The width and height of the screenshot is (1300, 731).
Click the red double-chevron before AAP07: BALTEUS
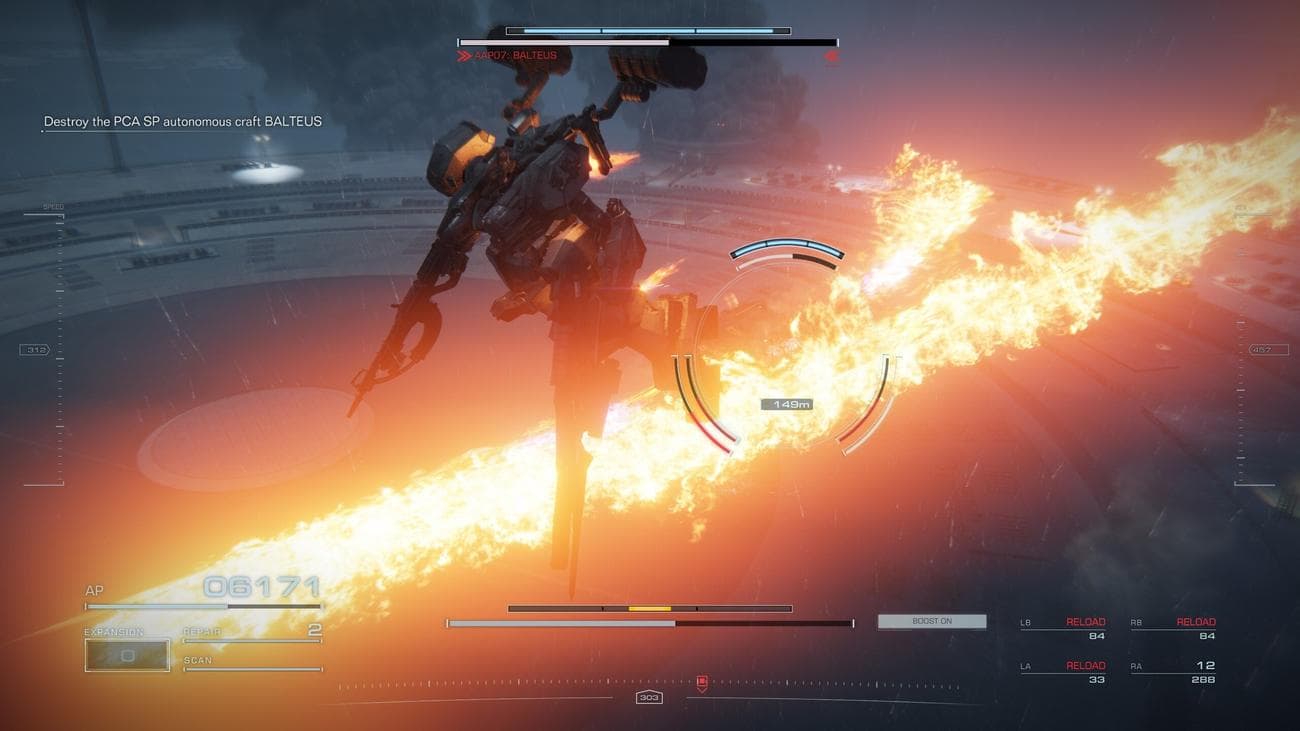[x=463, y=55]
